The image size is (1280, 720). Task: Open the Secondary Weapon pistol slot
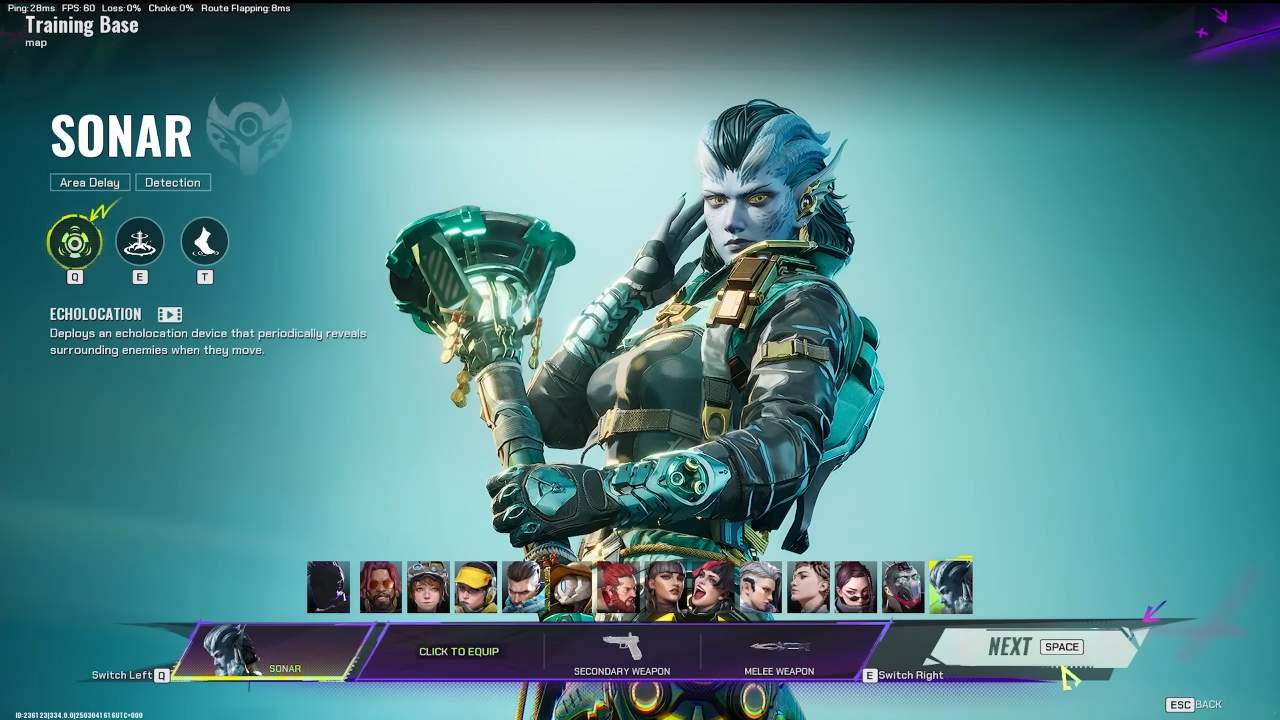coord(622,650)
